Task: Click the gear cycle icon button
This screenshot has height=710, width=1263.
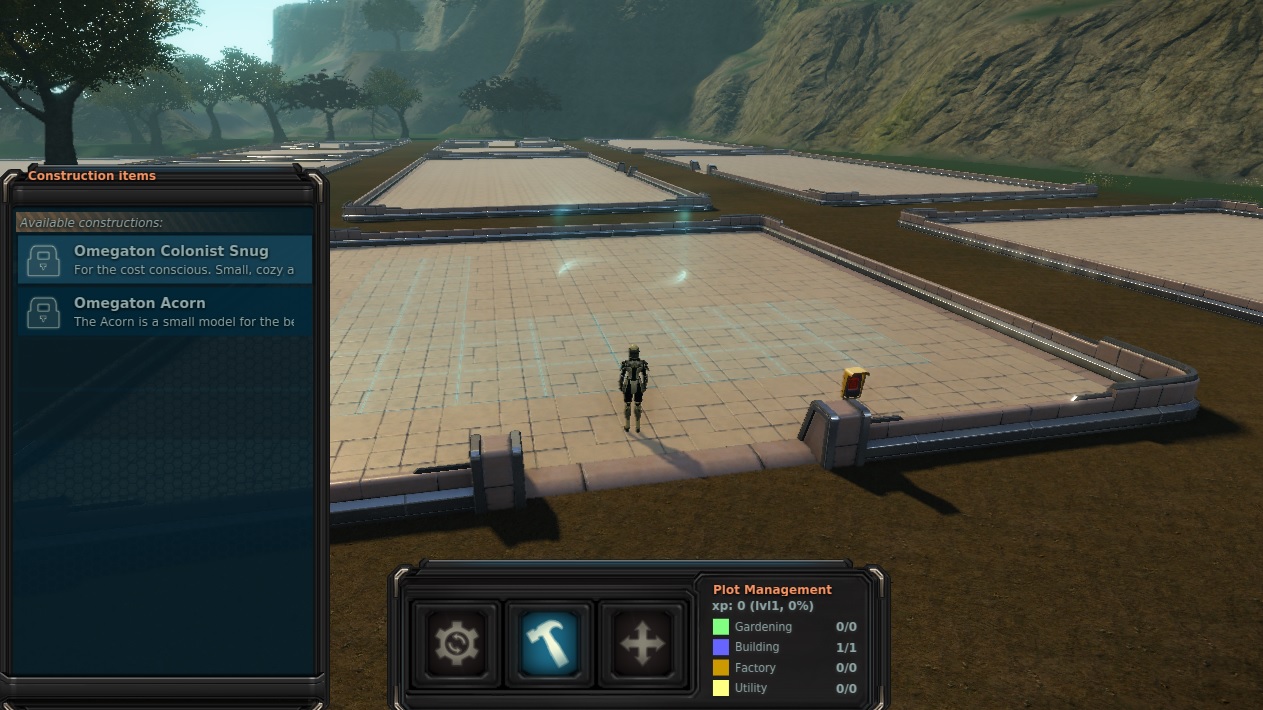Action: 455,642
